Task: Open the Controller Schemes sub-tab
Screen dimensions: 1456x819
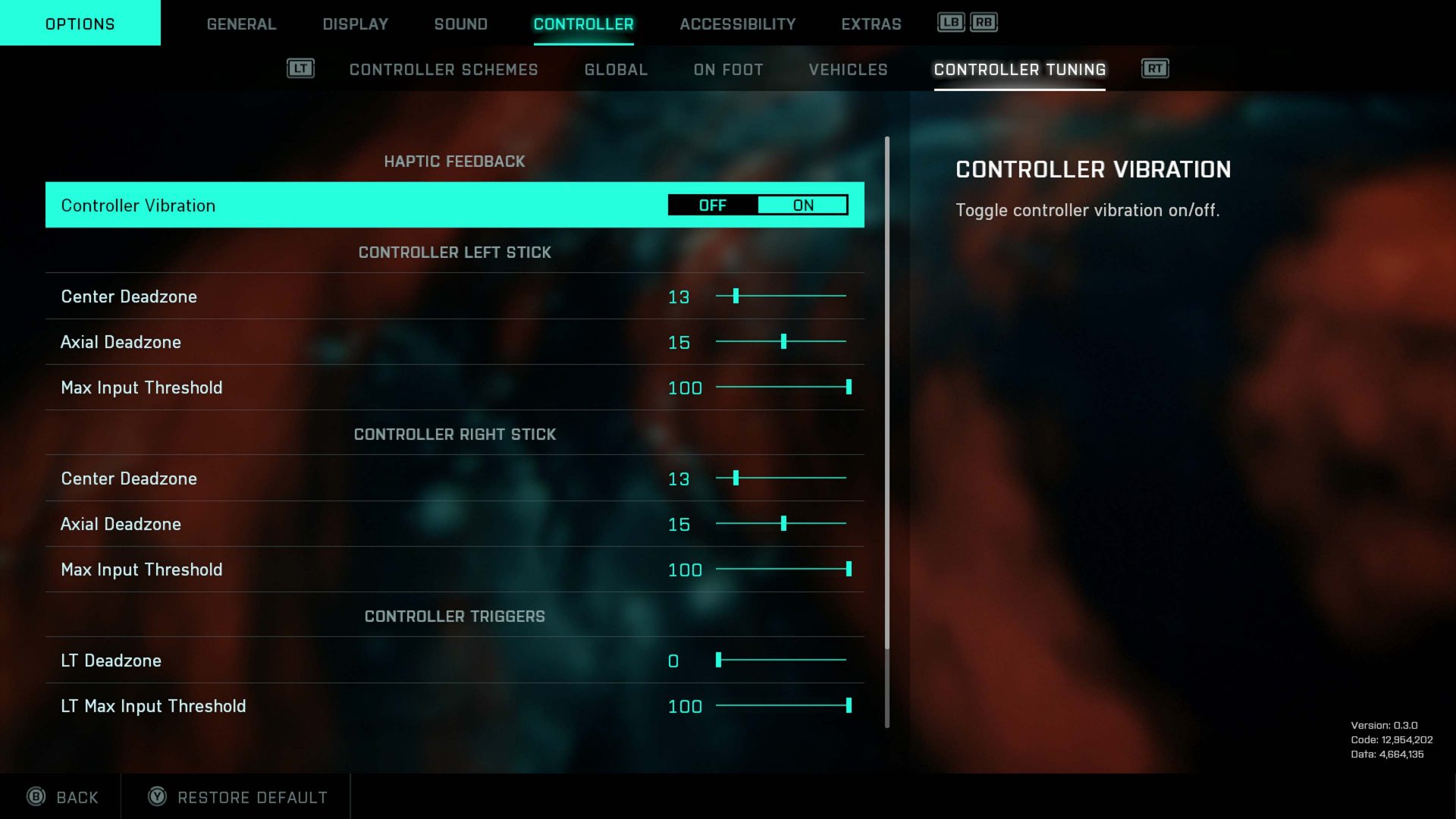Action: point(444,69)
